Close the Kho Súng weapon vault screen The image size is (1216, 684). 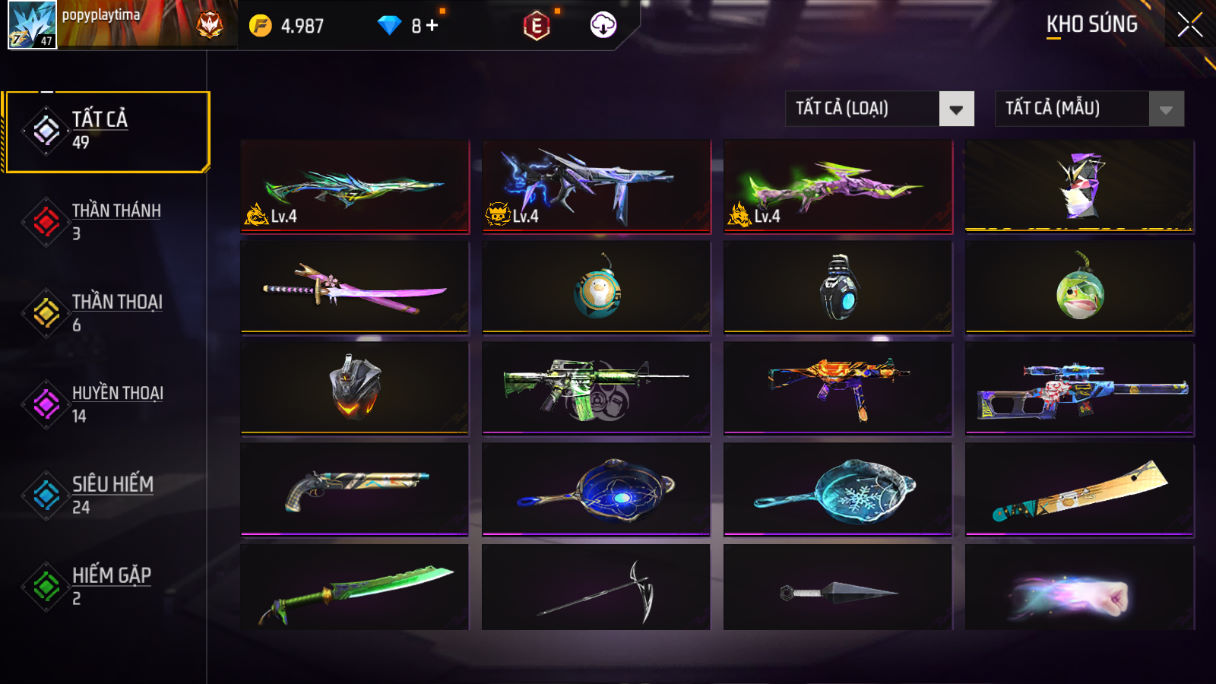click(x=1189, y=24)
